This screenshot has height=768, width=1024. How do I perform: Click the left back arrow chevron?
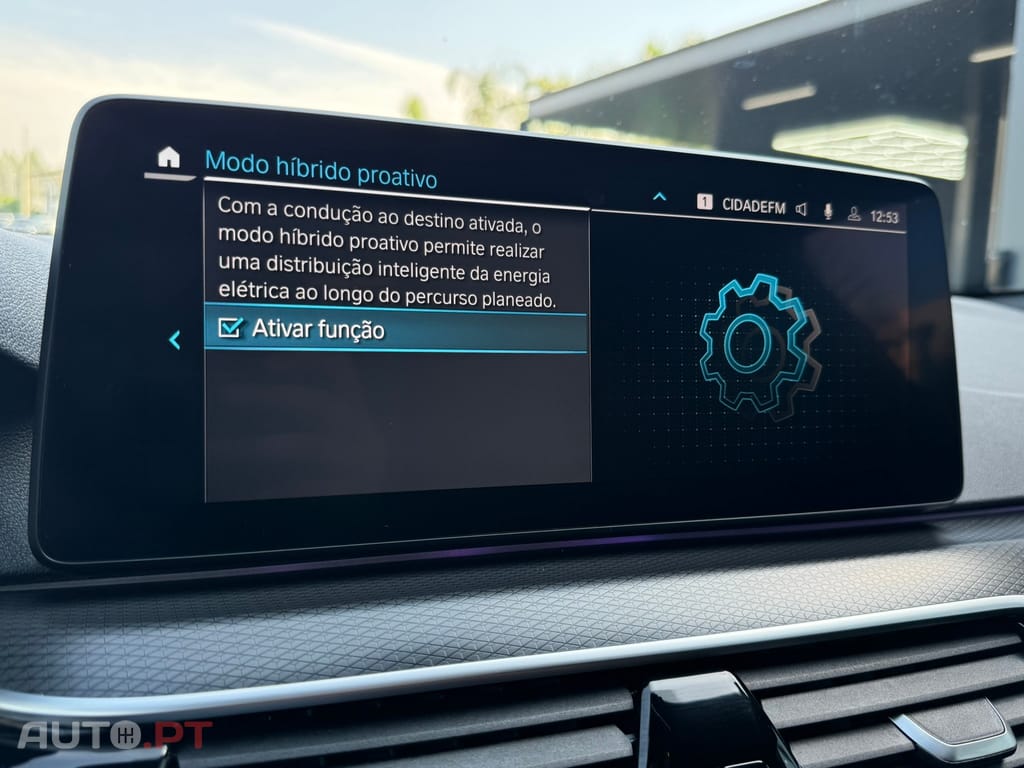point(174,340)
